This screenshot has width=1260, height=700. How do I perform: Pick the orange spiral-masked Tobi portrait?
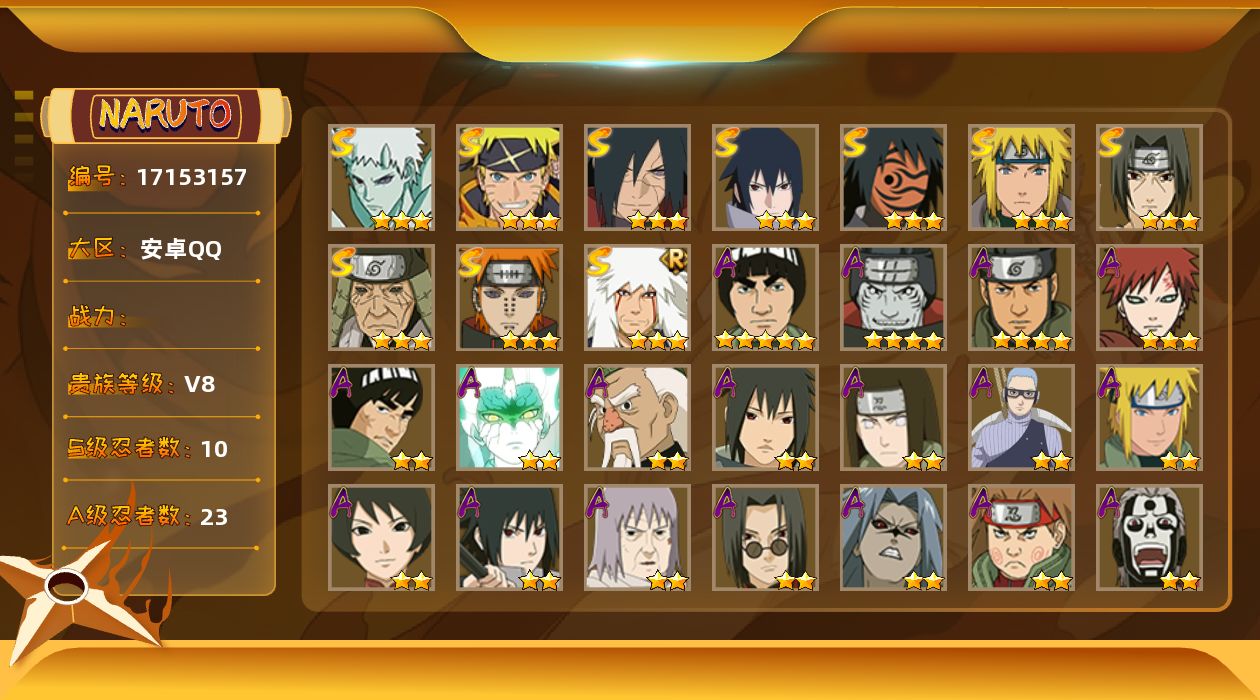(893, 177)
